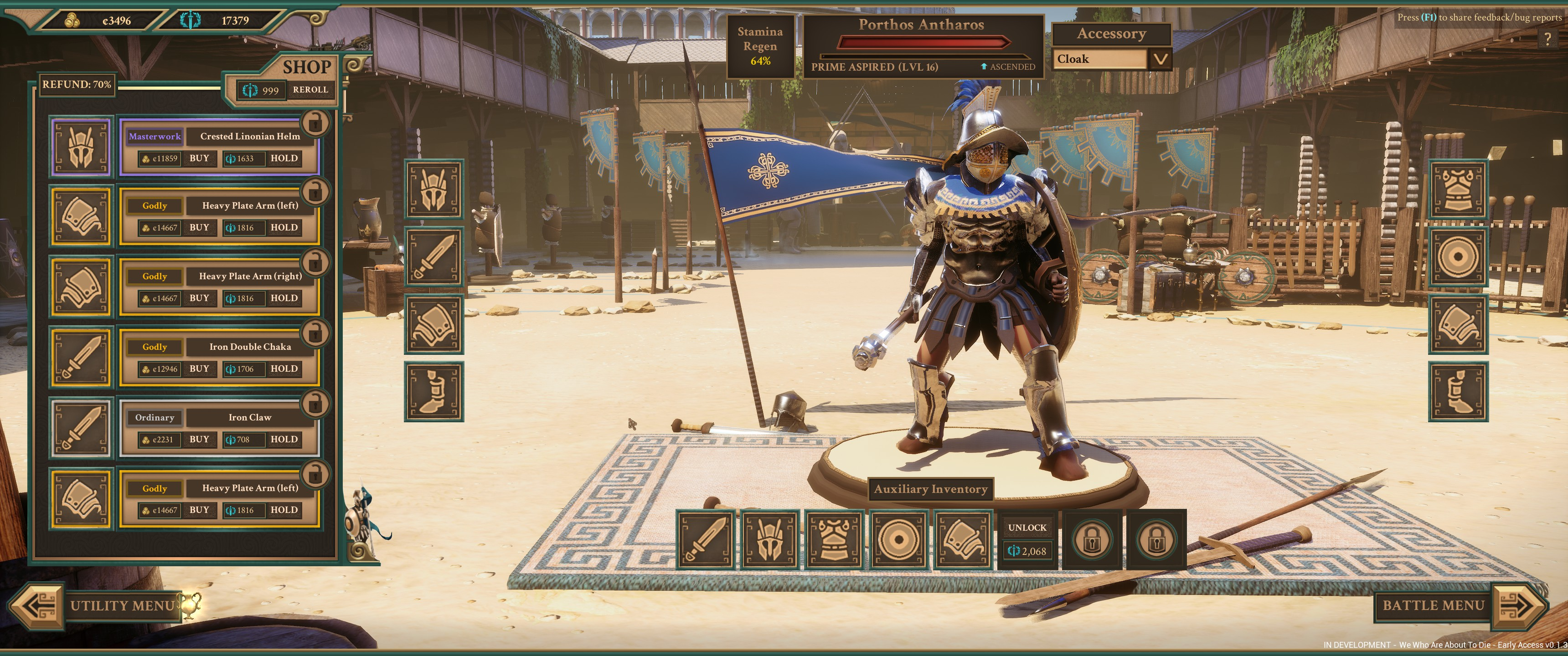
Task: Ascend the gladiator Porthos Antharos
Action: click(x=1007, y=67)
